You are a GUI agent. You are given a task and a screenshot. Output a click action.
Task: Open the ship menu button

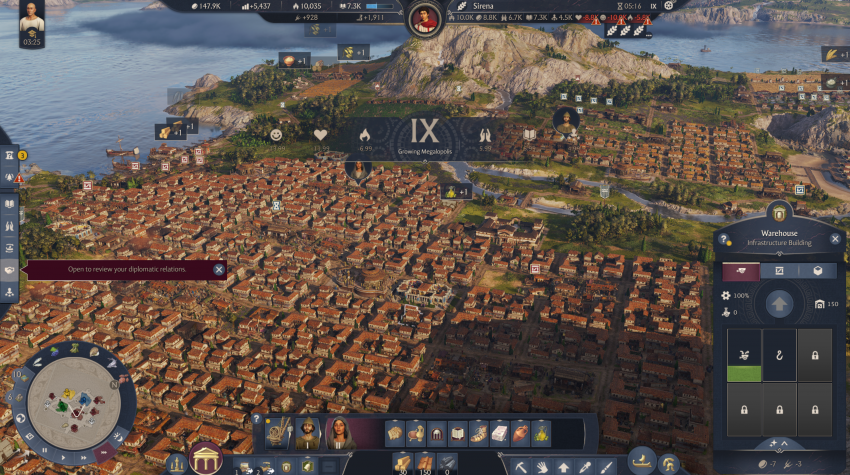click(641, 462)
